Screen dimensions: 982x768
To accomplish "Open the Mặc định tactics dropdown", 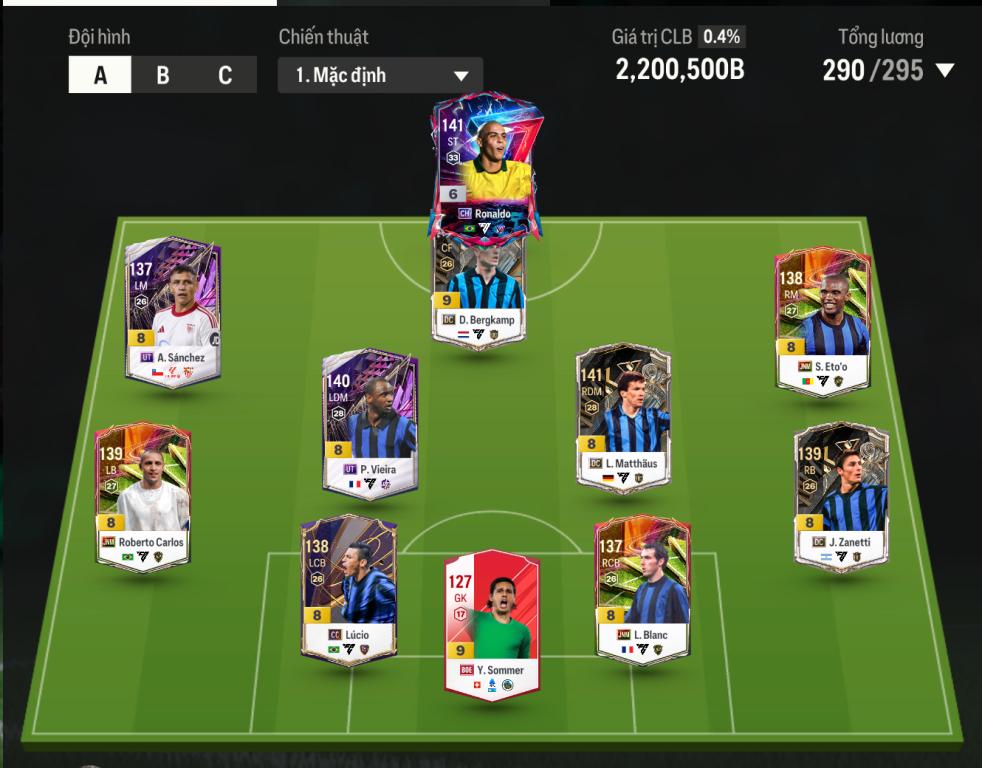I will pos(380,75).
